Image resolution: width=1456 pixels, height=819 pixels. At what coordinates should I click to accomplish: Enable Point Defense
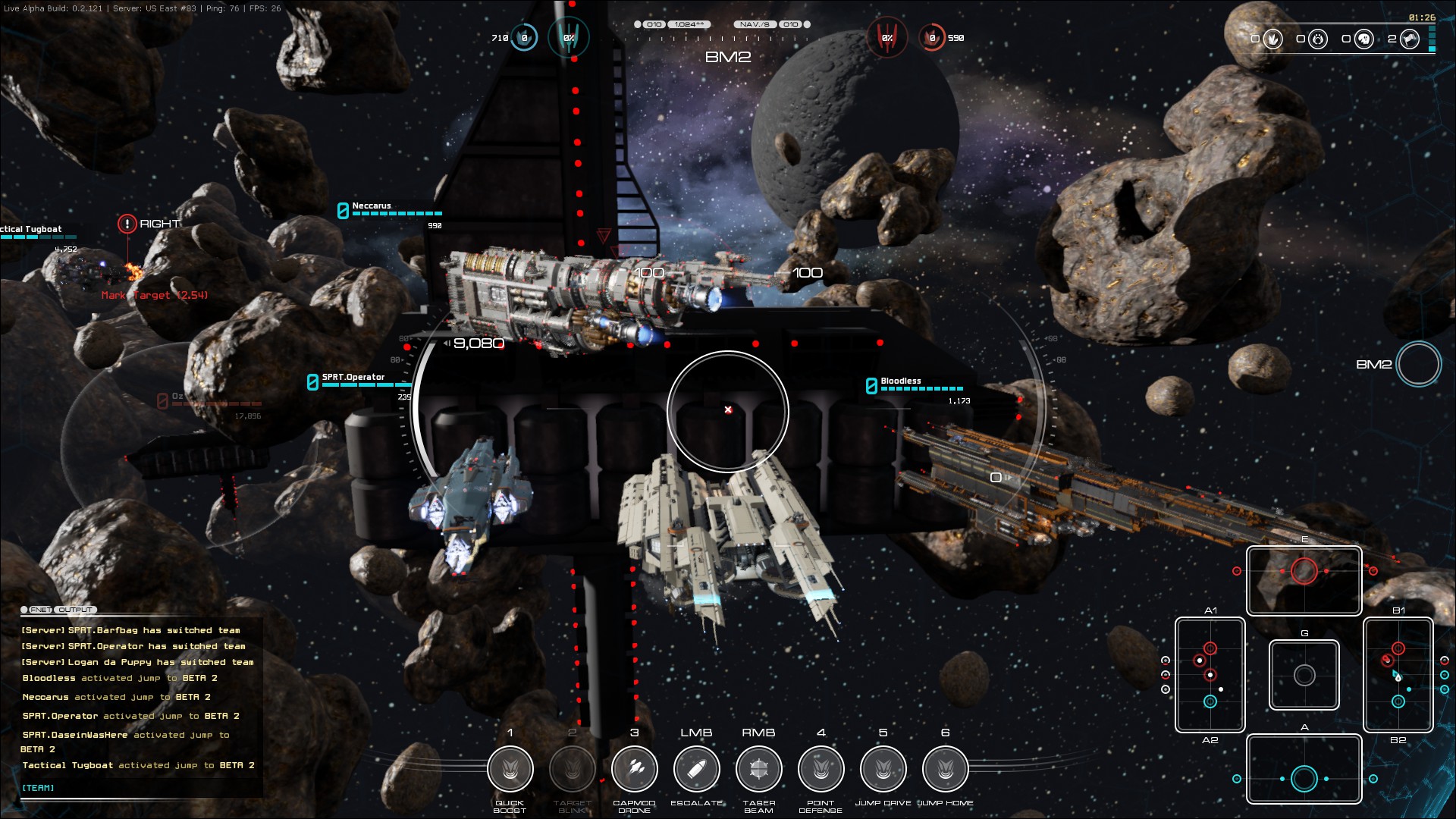click(821, 769)
